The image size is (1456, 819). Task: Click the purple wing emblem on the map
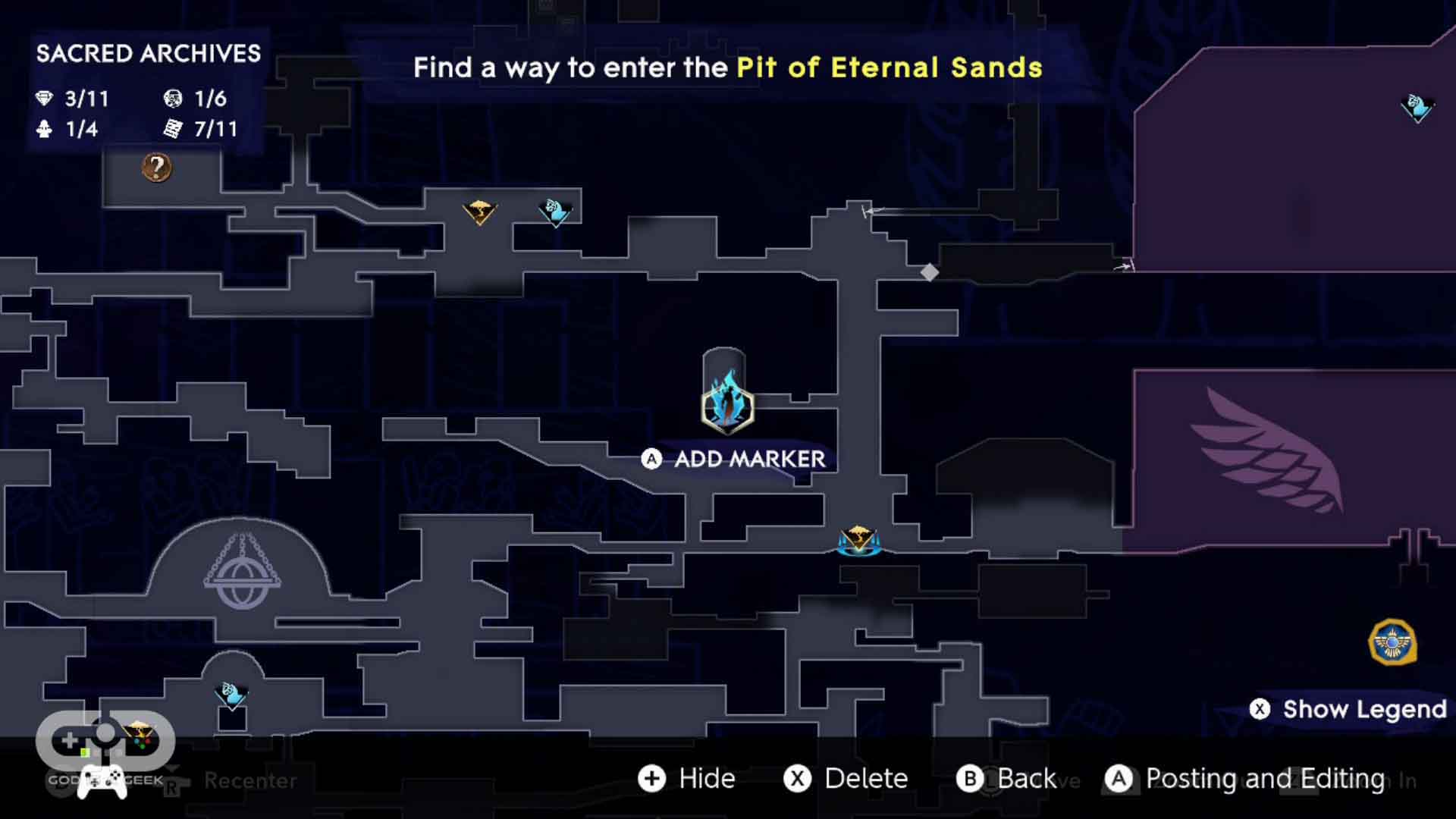coord(1268,452)
